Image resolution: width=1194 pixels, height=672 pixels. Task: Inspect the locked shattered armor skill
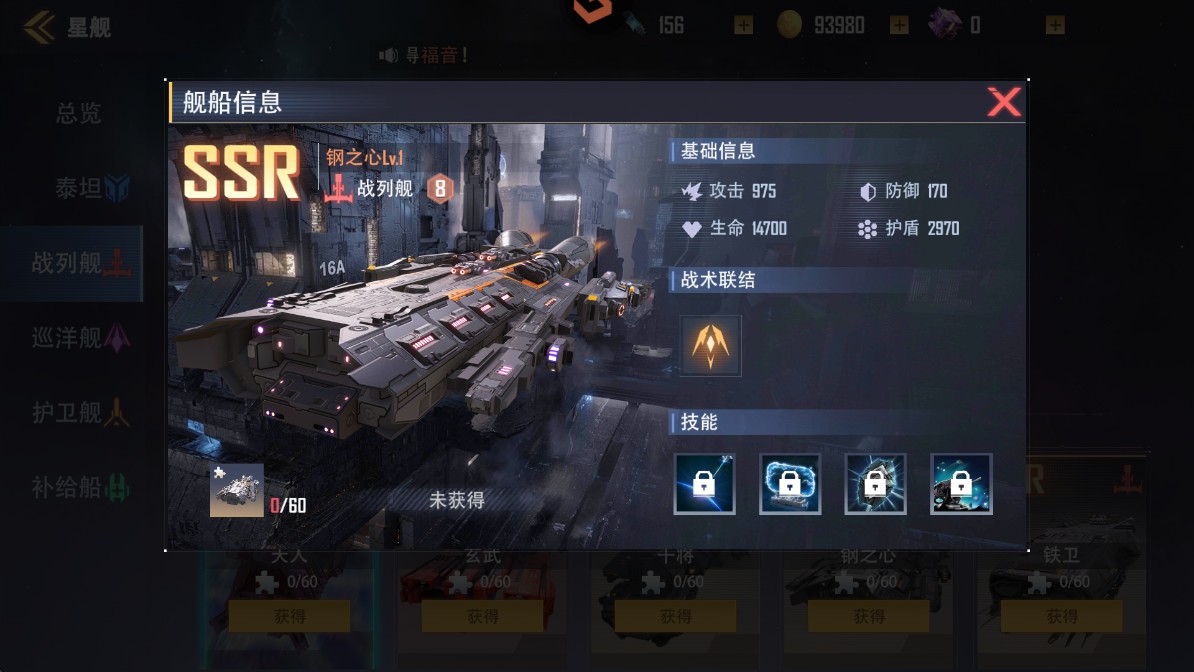(875, 484)
